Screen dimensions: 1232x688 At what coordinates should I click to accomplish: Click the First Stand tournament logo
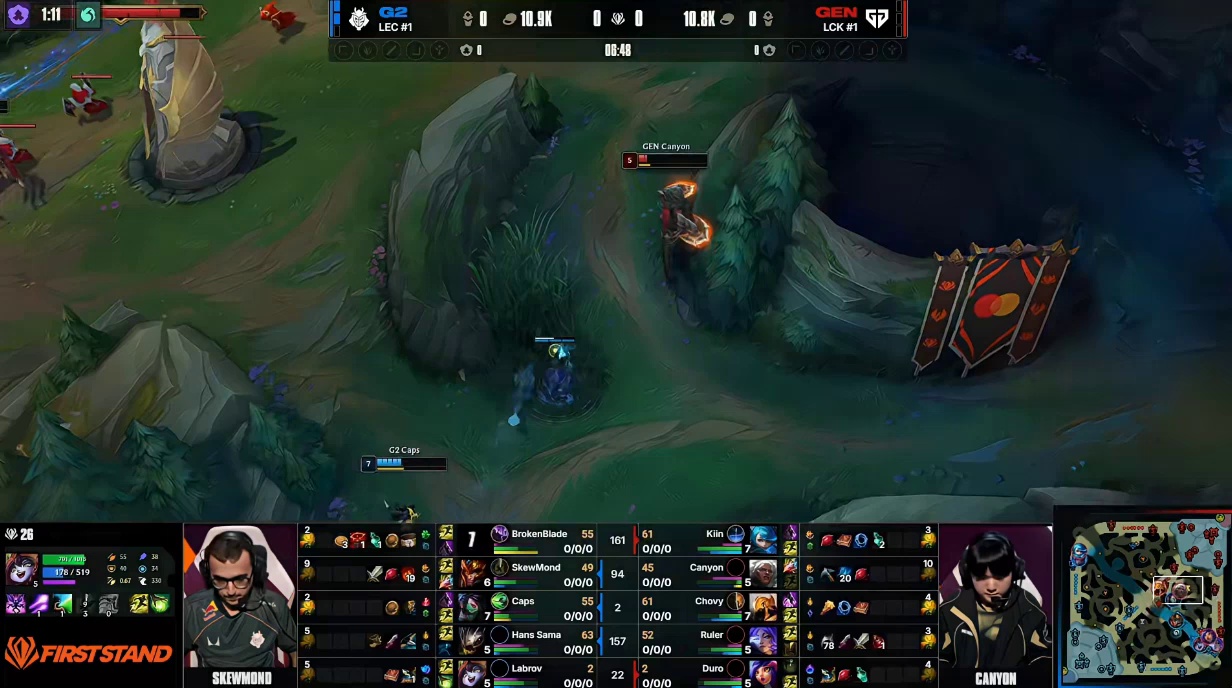(88, 654)
